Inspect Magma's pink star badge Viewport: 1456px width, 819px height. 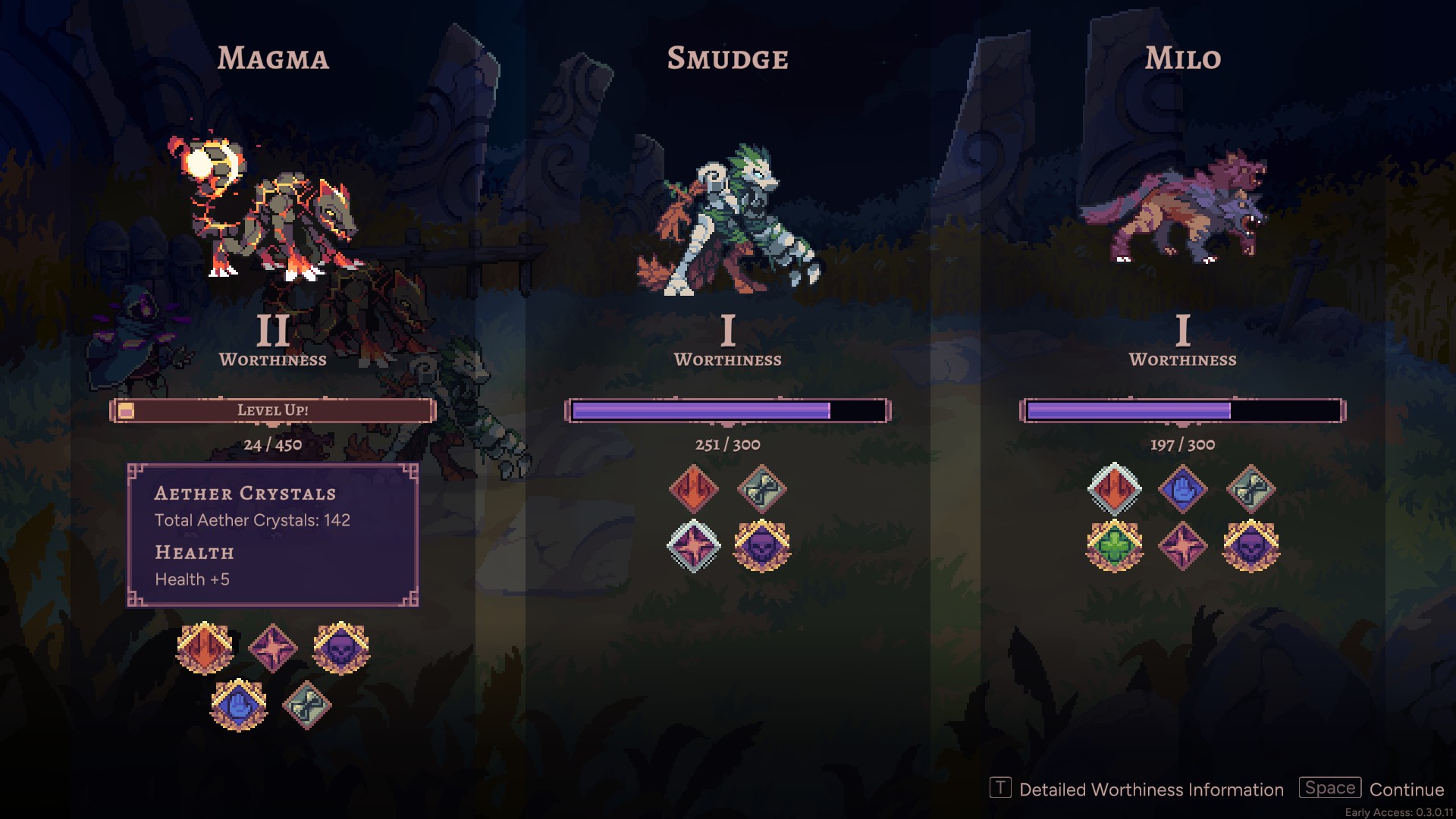(273, 648)
